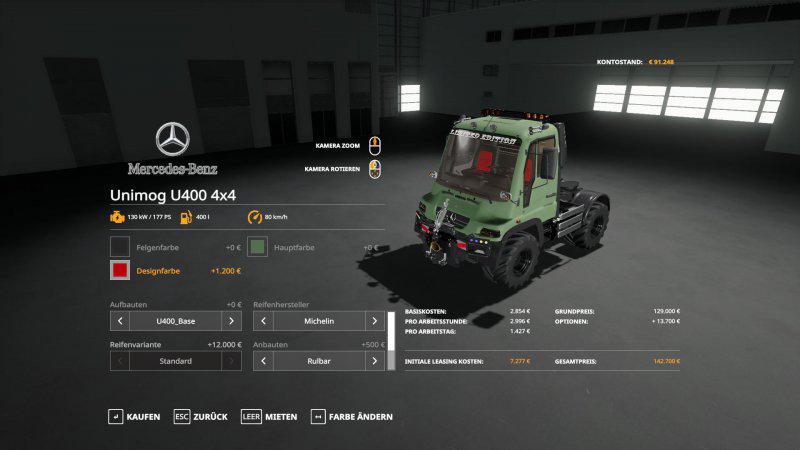Screen dimensions: 800x450
Task: Go back with Zurück
Action: pos(200,416)
